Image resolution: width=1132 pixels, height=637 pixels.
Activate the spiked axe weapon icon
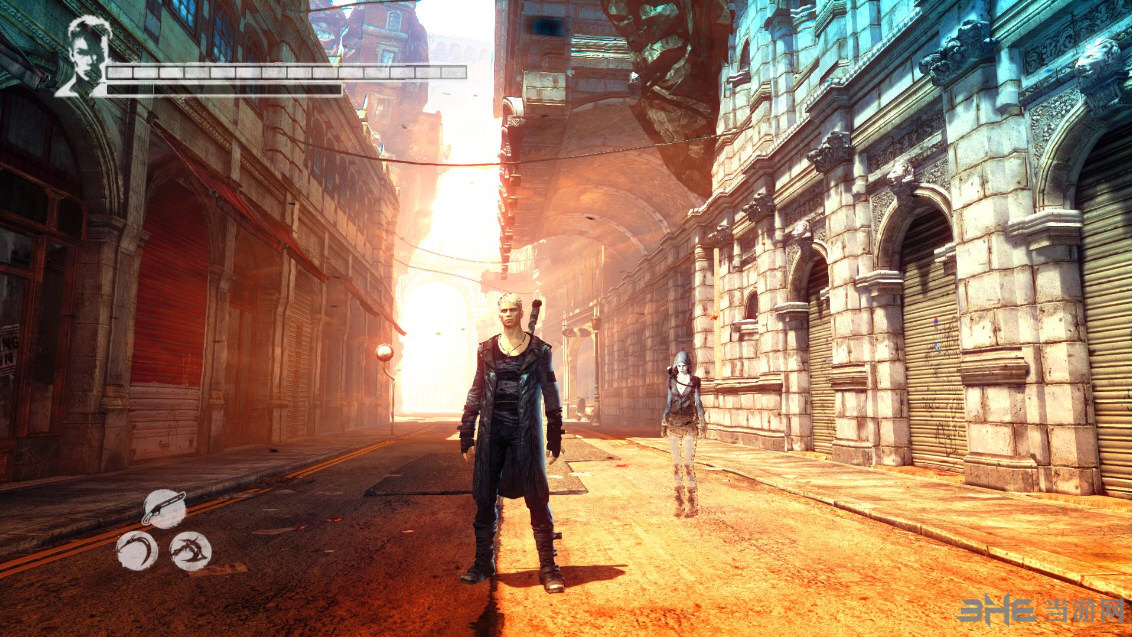[190, 550]
